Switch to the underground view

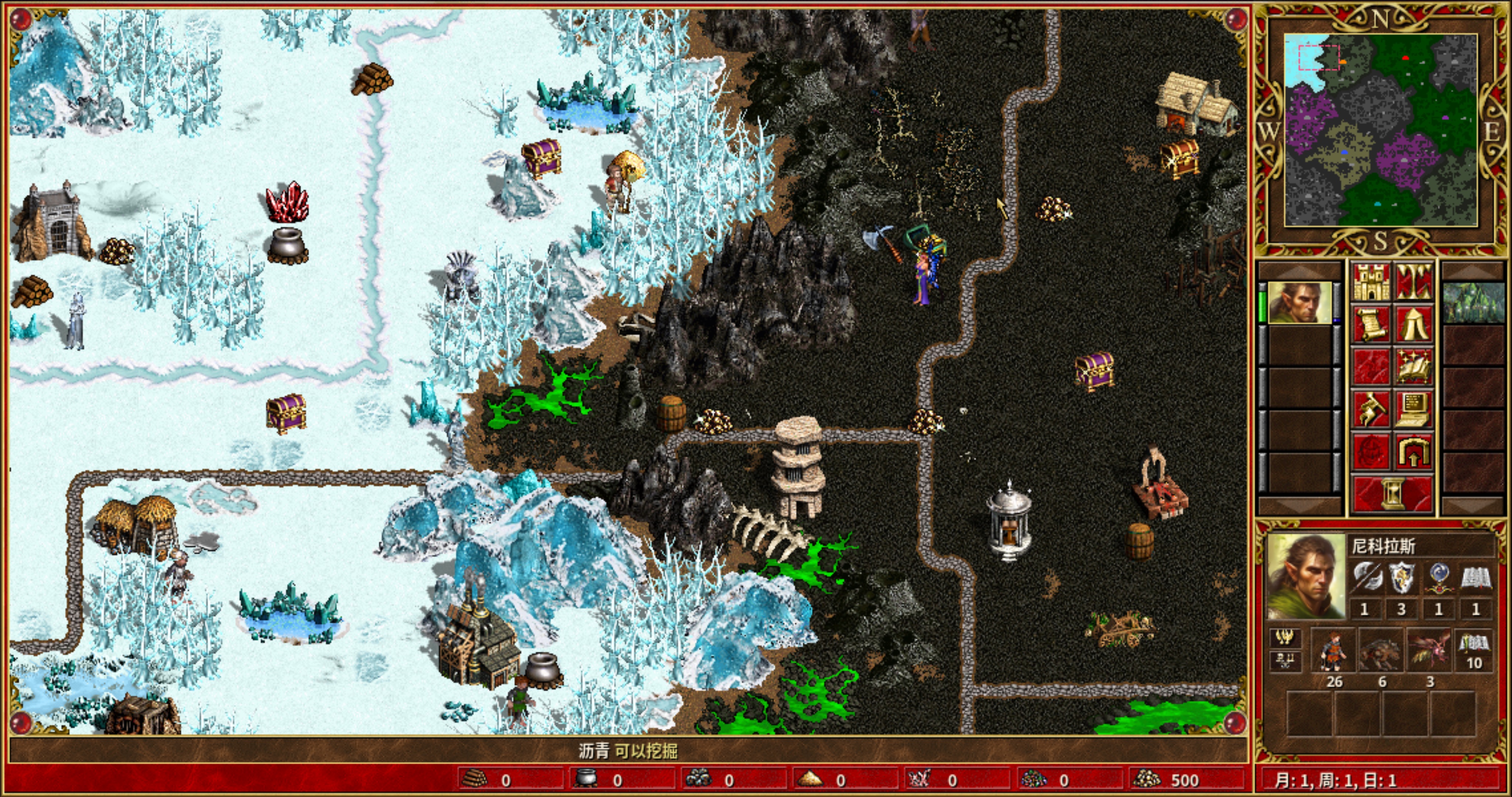point(1414,282)
